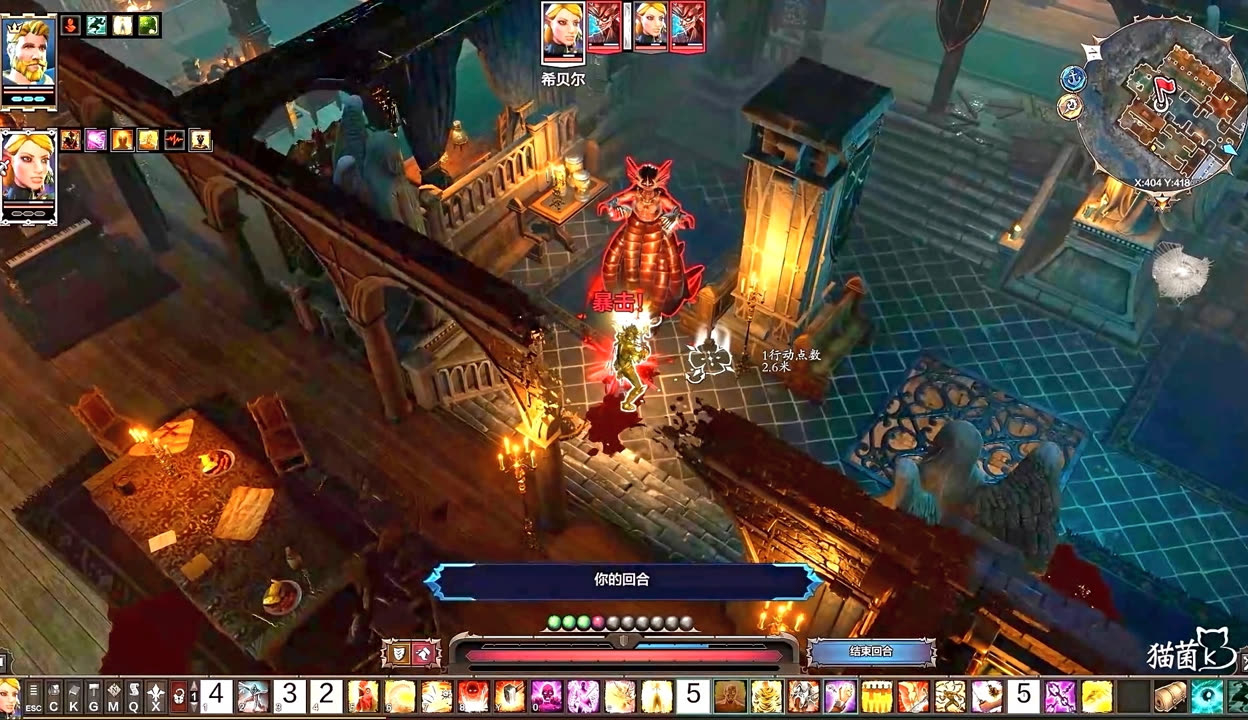Select the blonde female party portrait on the left

(x=28, y=175)
